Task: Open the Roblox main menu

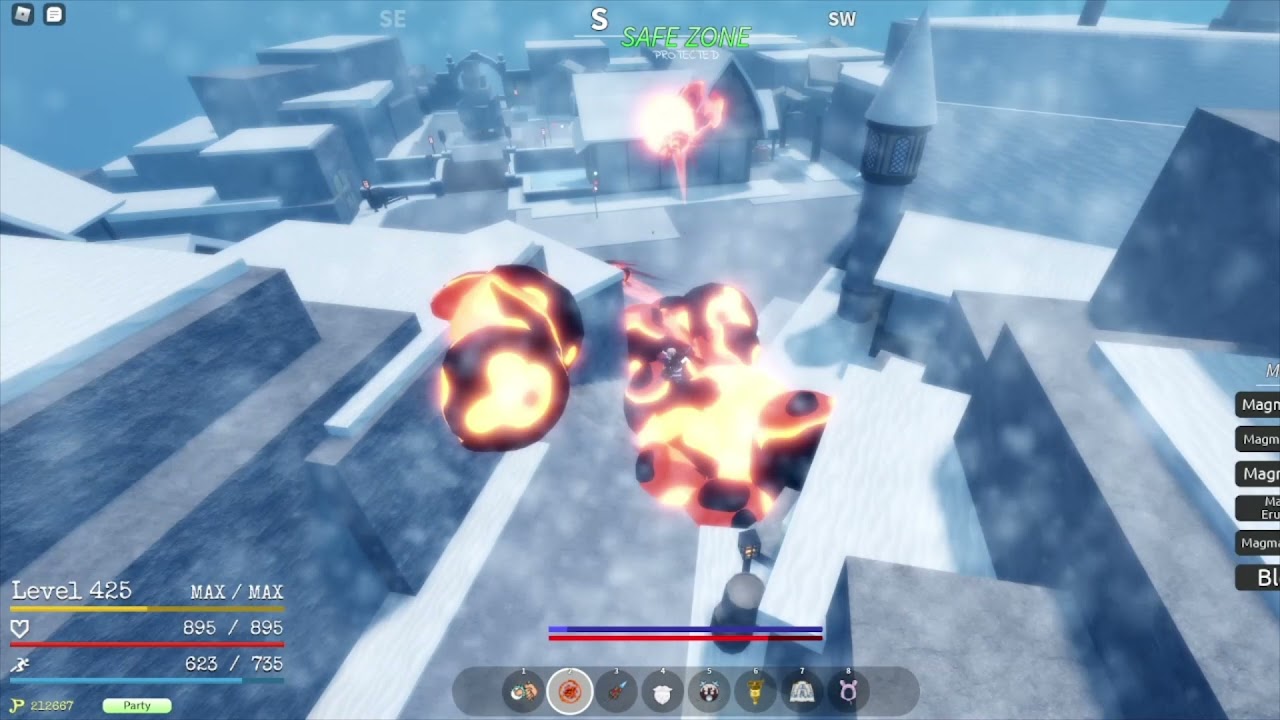Action: 22,15
